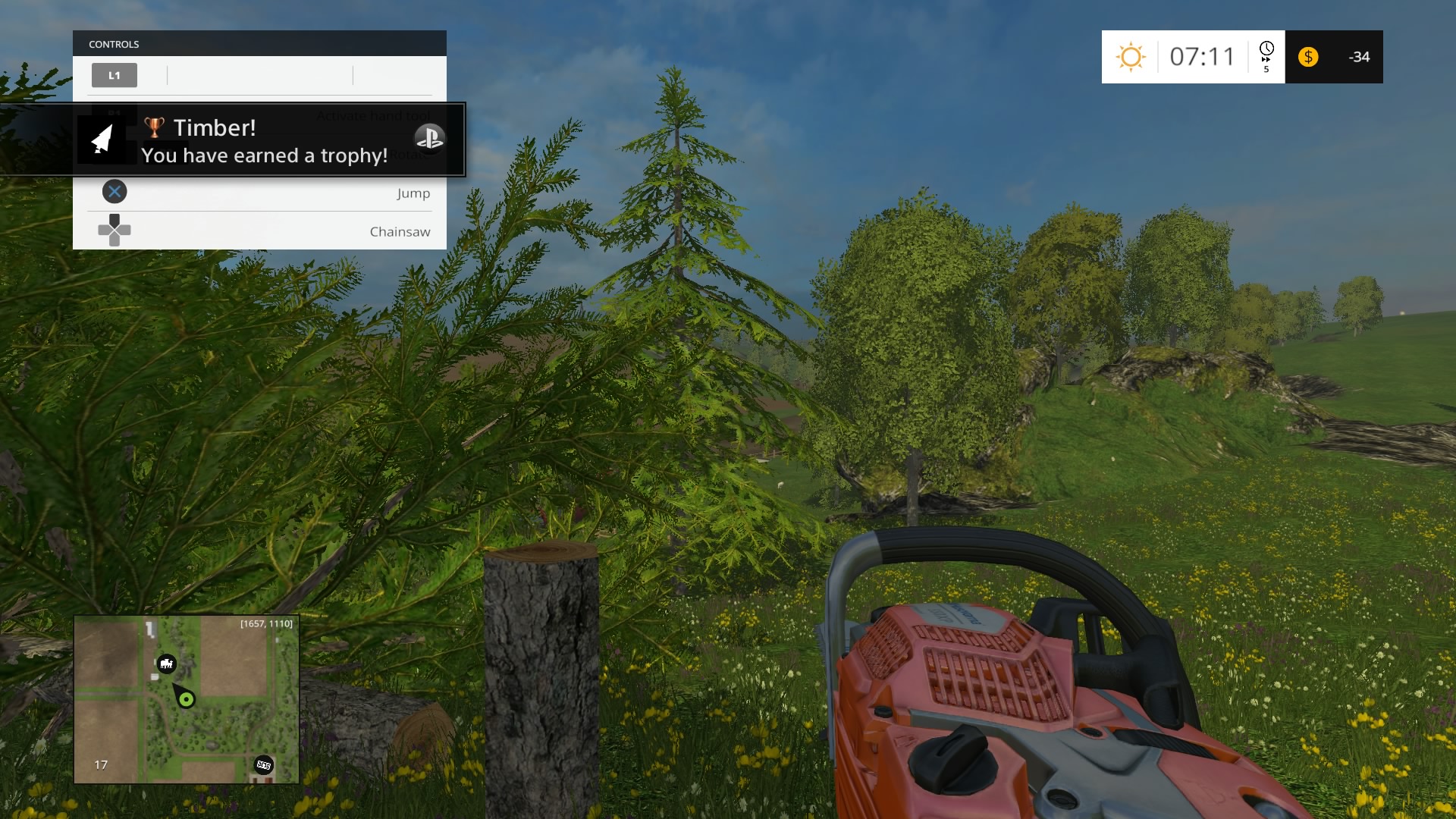
Task: Select the shop marker on the minimap
Action: tap(263, 764)
